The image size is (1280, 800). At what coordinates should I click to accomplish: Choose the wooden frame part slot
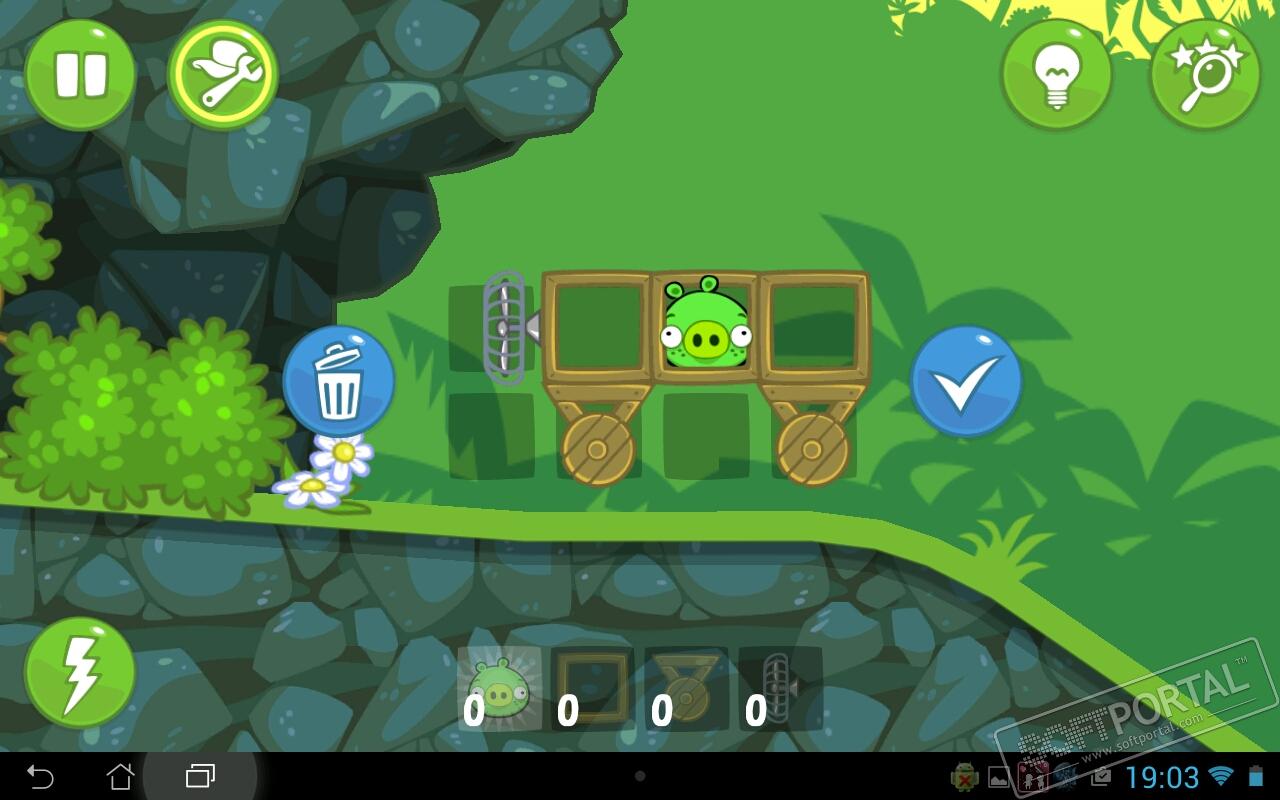click(592, 688)
